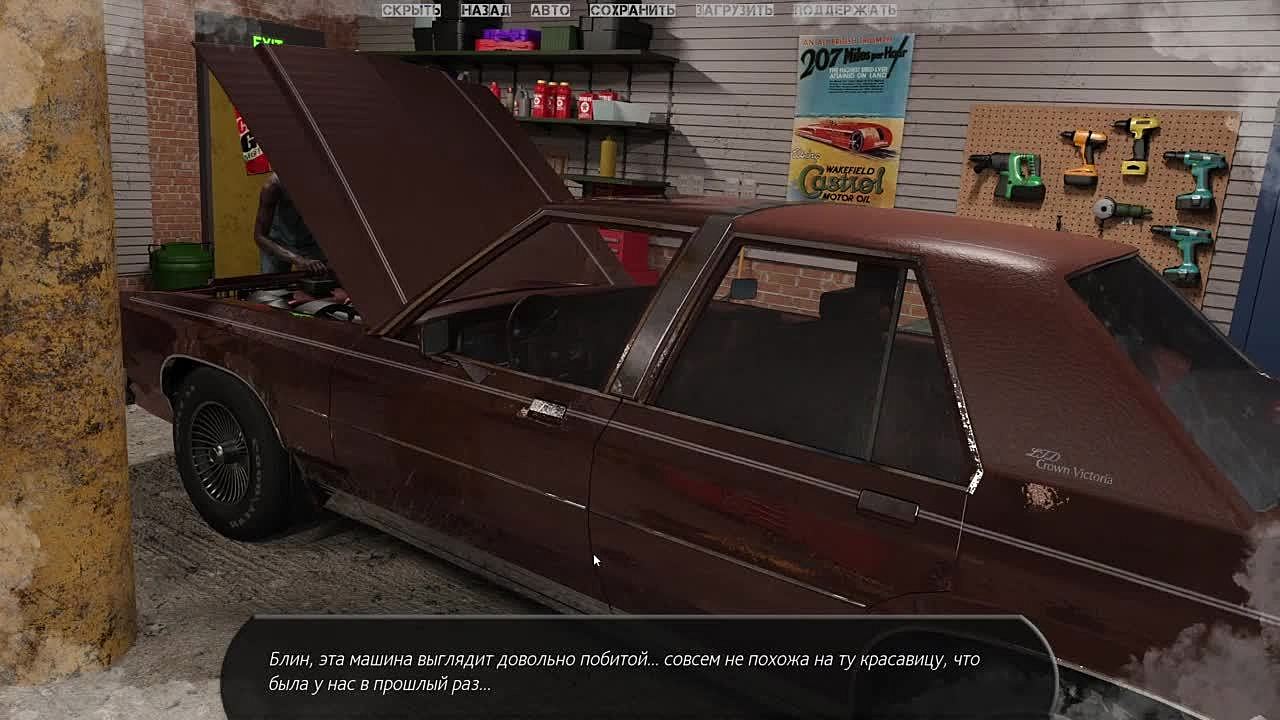Open the ЗАГРУЗИТЬ load menu
The height and width of the screenshot is (720, 1280).
click(x=734, y=10)
